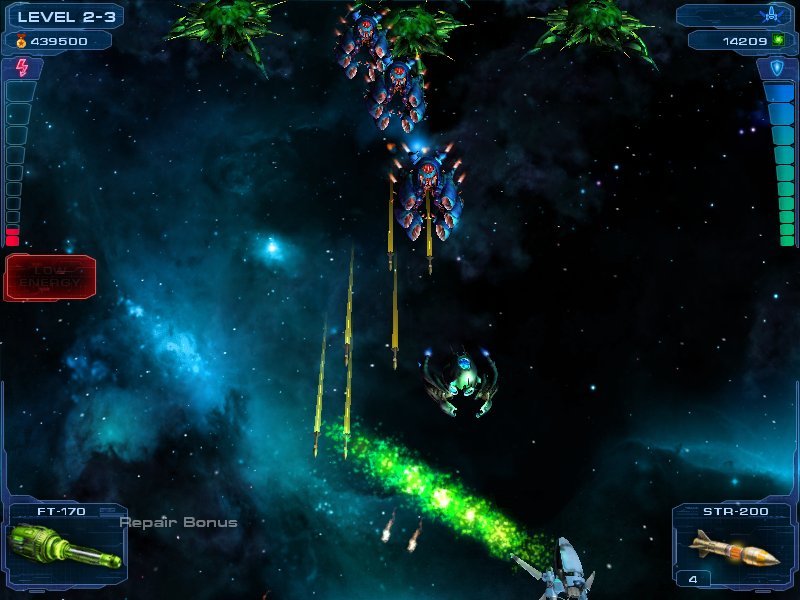Click the red lightning energy icon

tap(22, 68)
